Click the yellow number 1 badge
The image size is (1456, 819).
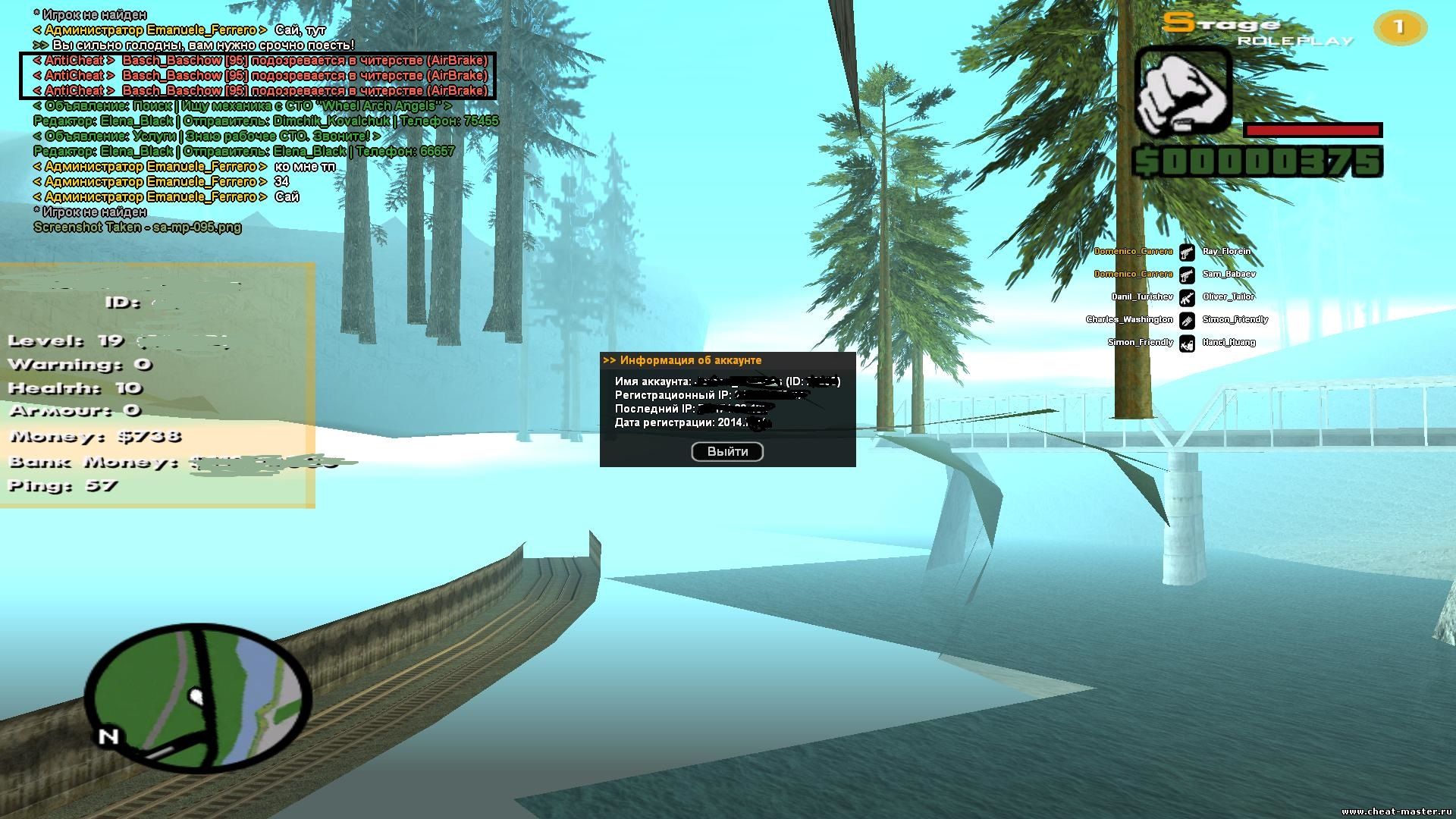click(1399, 28)
